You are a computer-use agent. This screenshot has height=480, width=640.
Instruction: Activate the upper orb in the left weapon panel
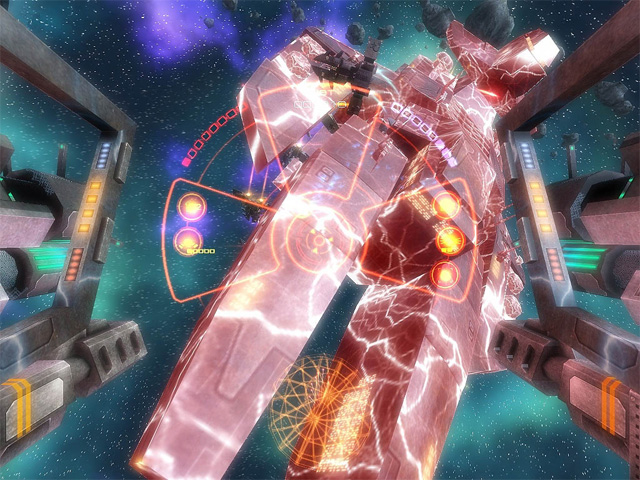tap(188, 207)
